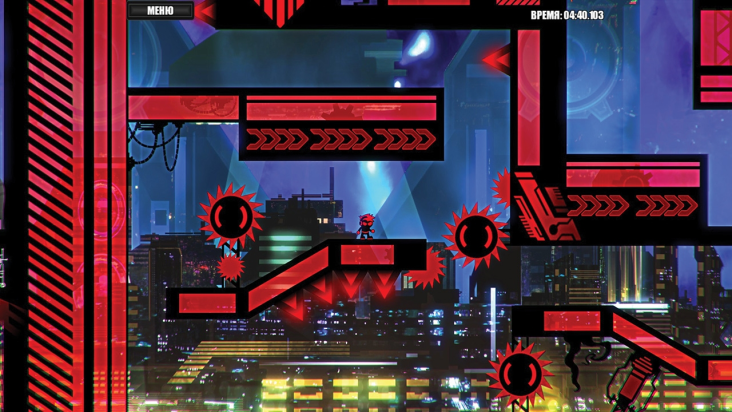Image resolution: width=732 pixels, height=412 pixels.
Task: Open the МЕНЮ button
Action: pos(160,11)
